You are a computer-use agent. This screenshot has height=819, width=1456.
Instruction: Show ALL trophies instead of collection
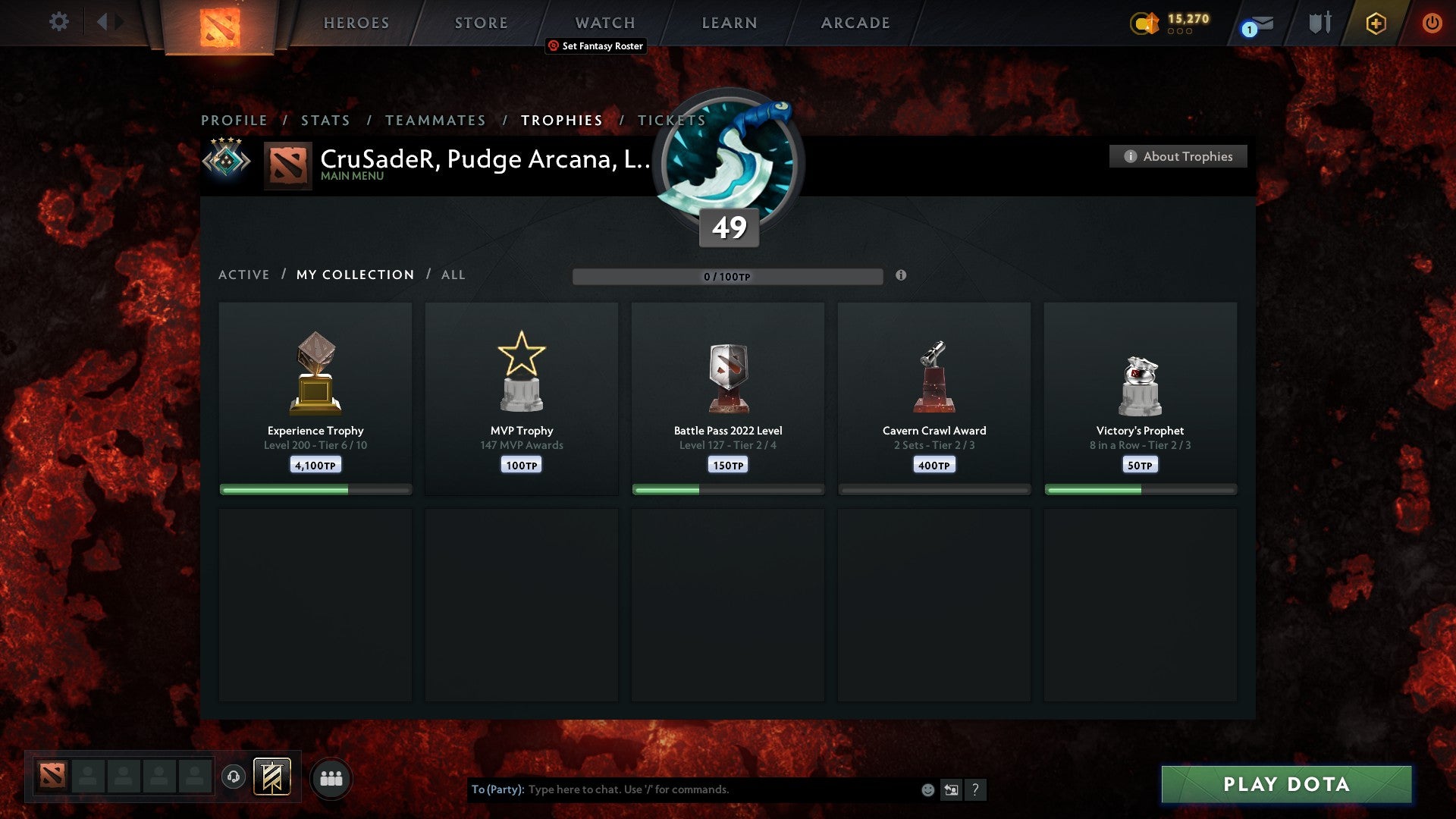tap(453, 275)
